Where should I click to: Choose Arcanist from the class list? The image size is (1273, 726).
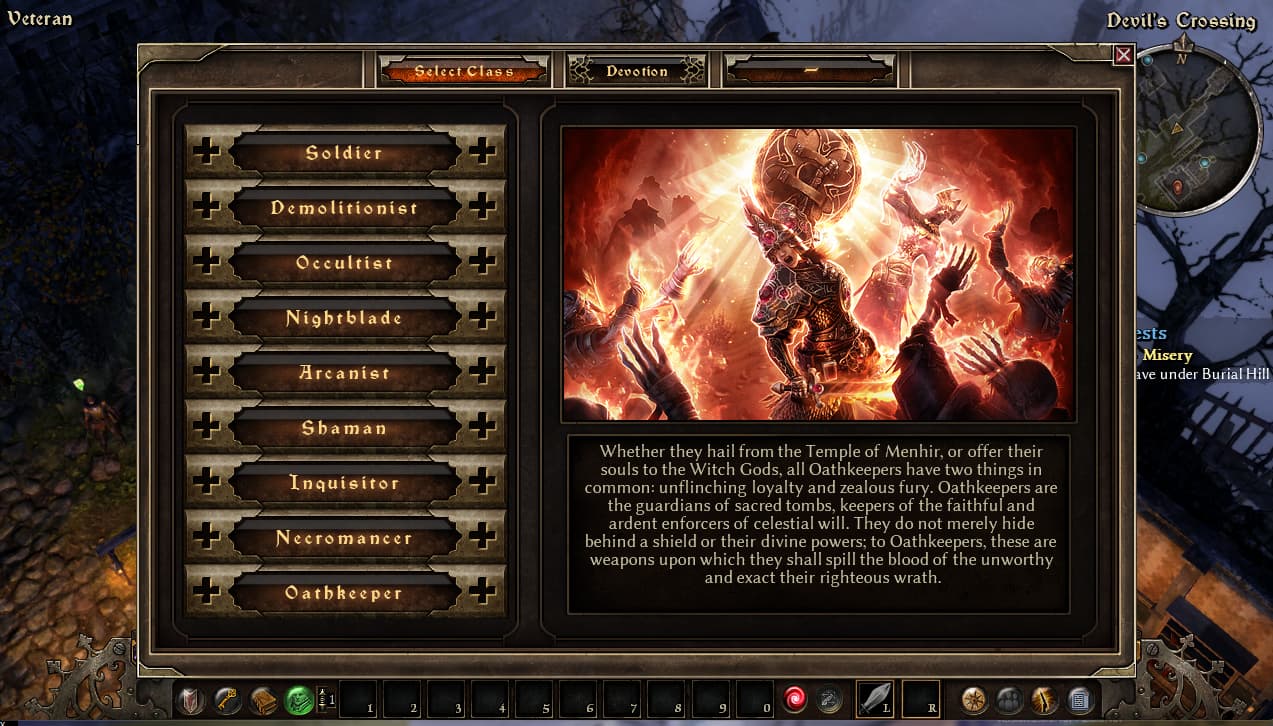point(344,373)
